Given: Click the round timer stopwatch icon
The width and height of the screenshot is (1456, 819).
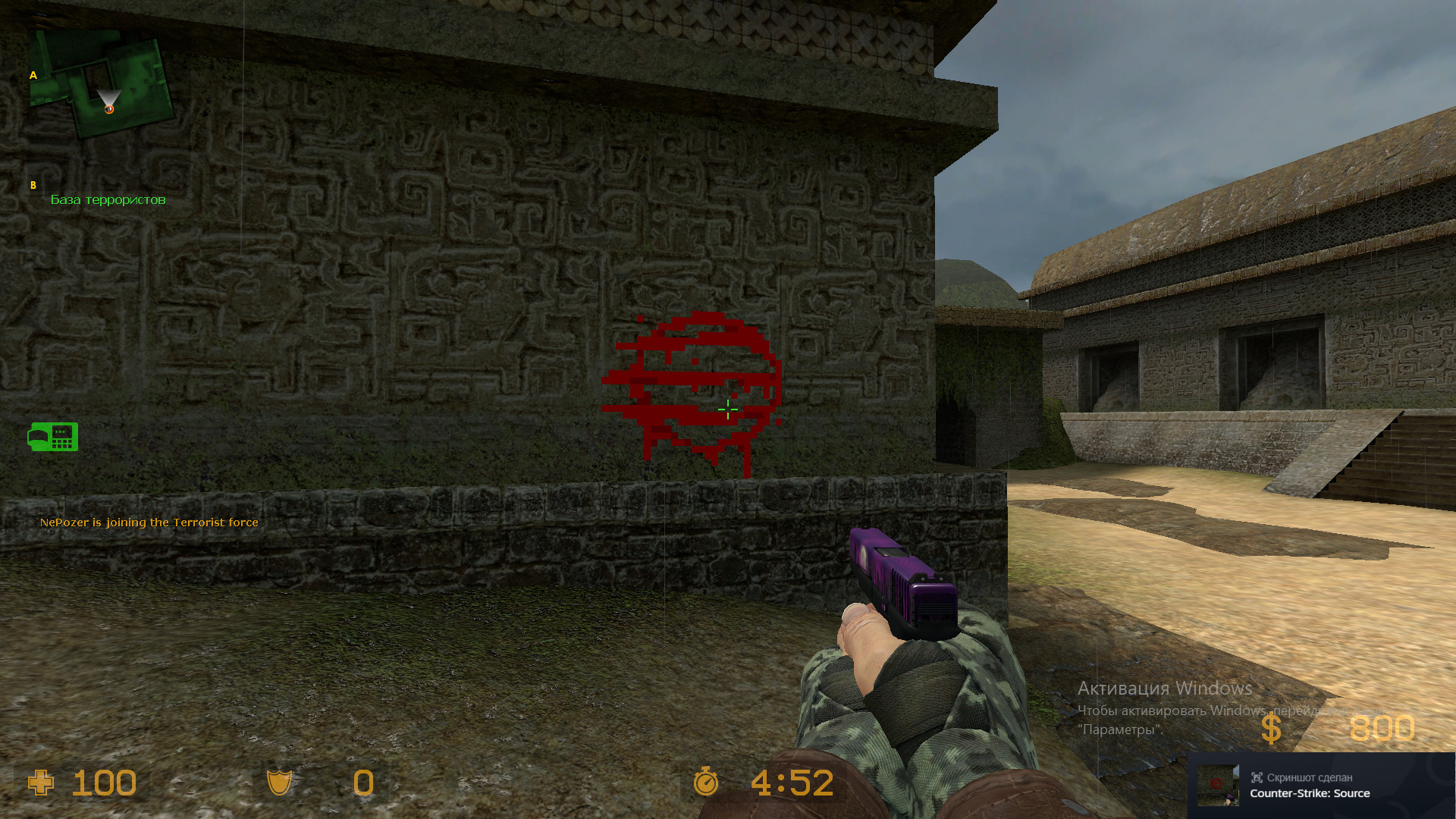Looking at the screenshot, I should [704, 783].
